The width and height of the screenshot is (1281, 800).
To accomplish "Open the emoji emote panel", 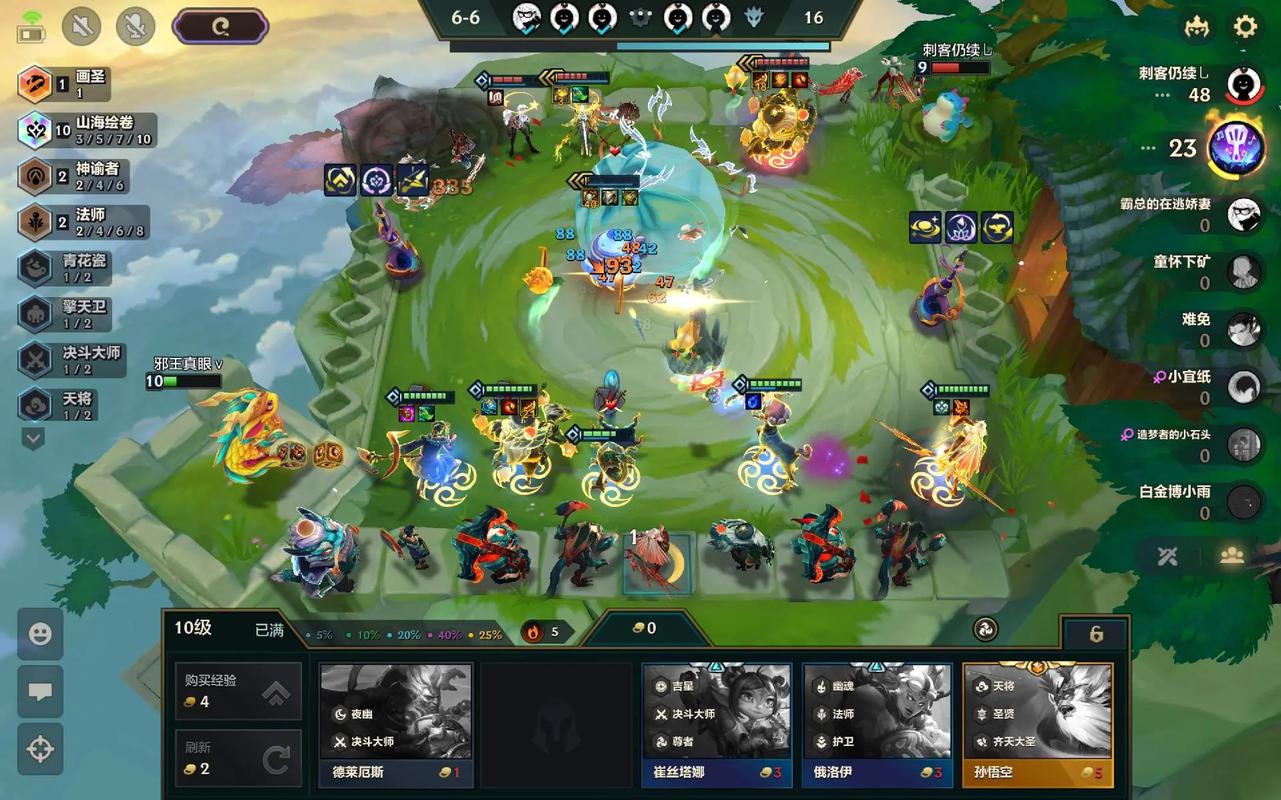I will [40, 634].
